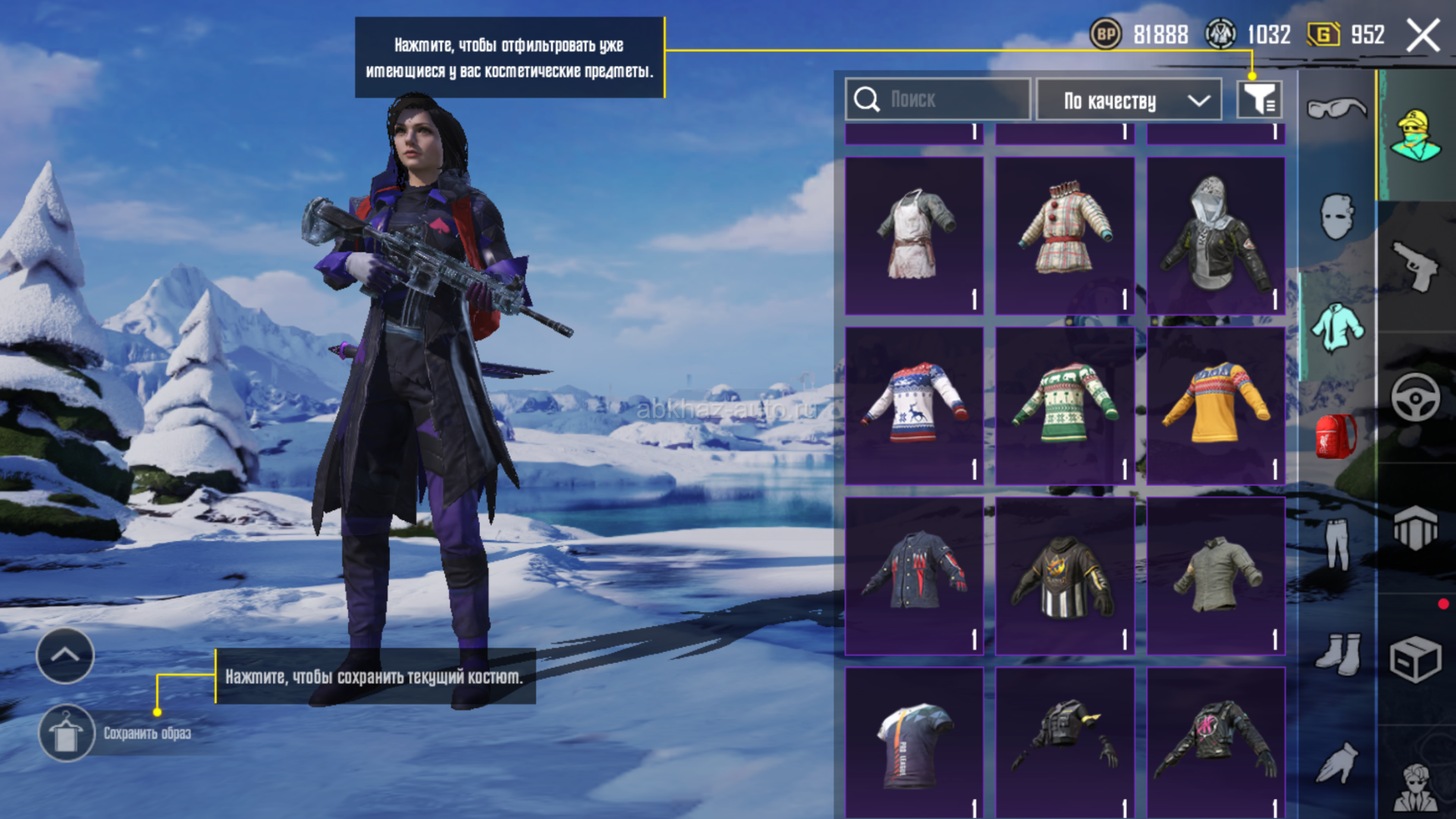Select the yellow patterned sweater
This screenshot has height=819, width=1456.
[1216, 406]
